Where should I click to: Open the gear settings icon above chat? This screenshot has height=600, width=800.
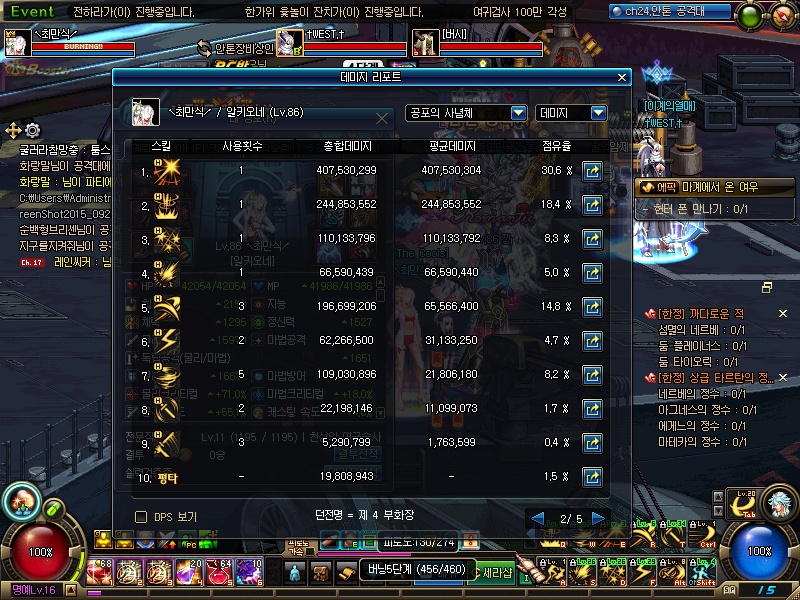pos(33,130)
